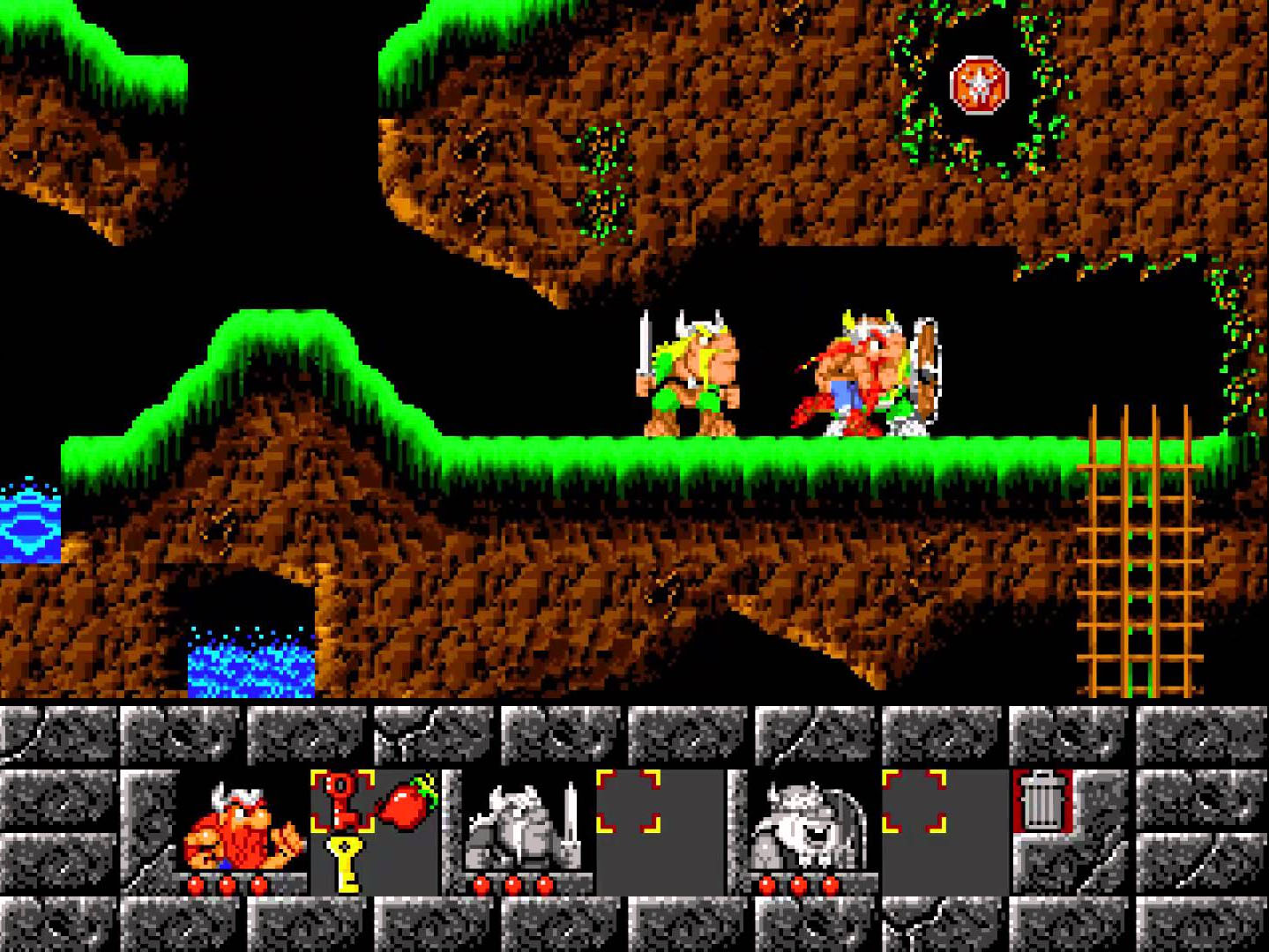Screen dimensions: 1269x952
Task: Pick the yellow key in Erik's inventory
Action: 345,863
